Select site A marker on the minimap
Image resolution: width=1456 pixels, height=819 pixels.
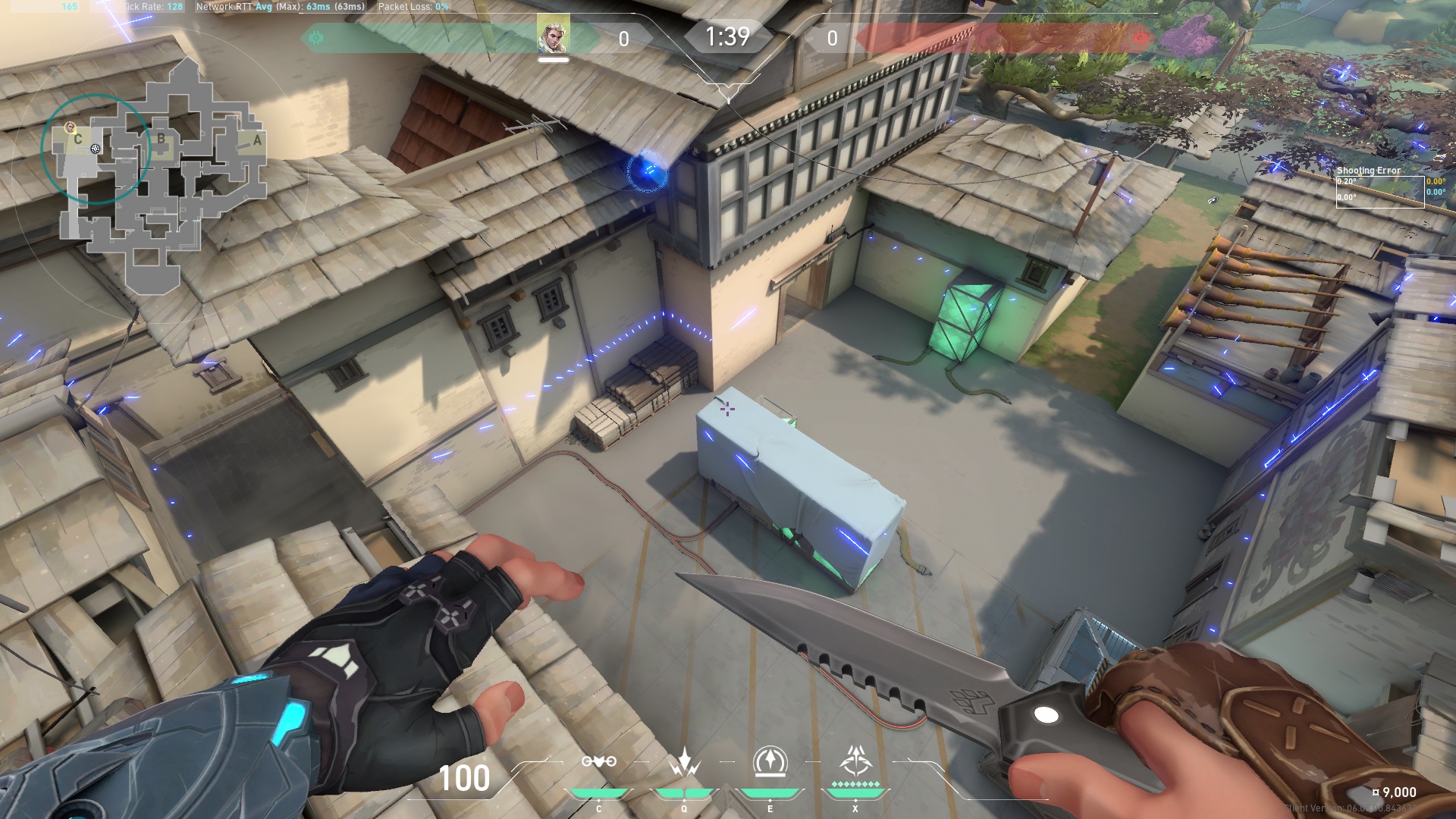click(x=259, y=141)
